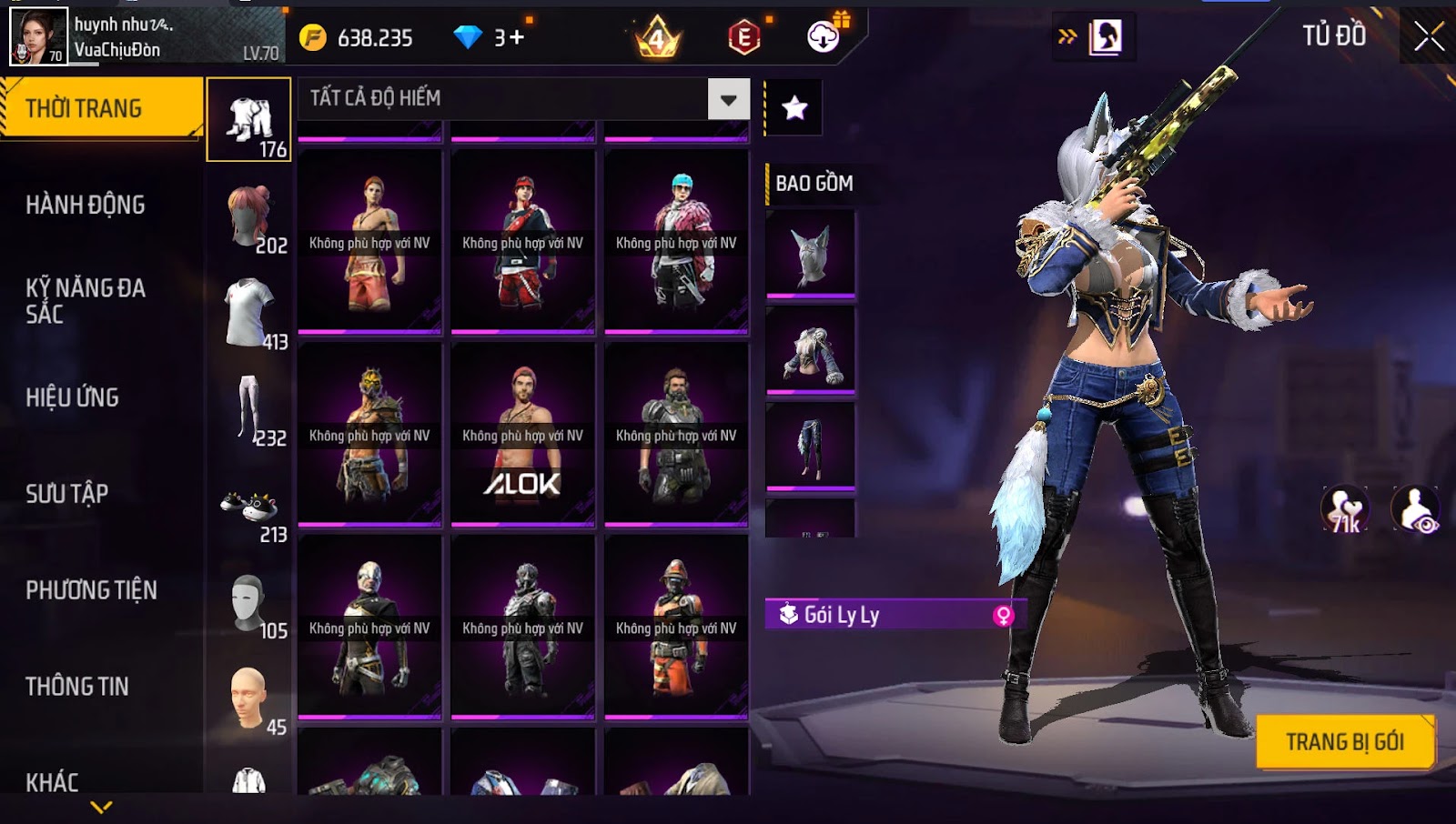The width and height of the screenshot is (1456, 824).
Task: Choose the shoes subcategory icon
Action: (249, 507)
